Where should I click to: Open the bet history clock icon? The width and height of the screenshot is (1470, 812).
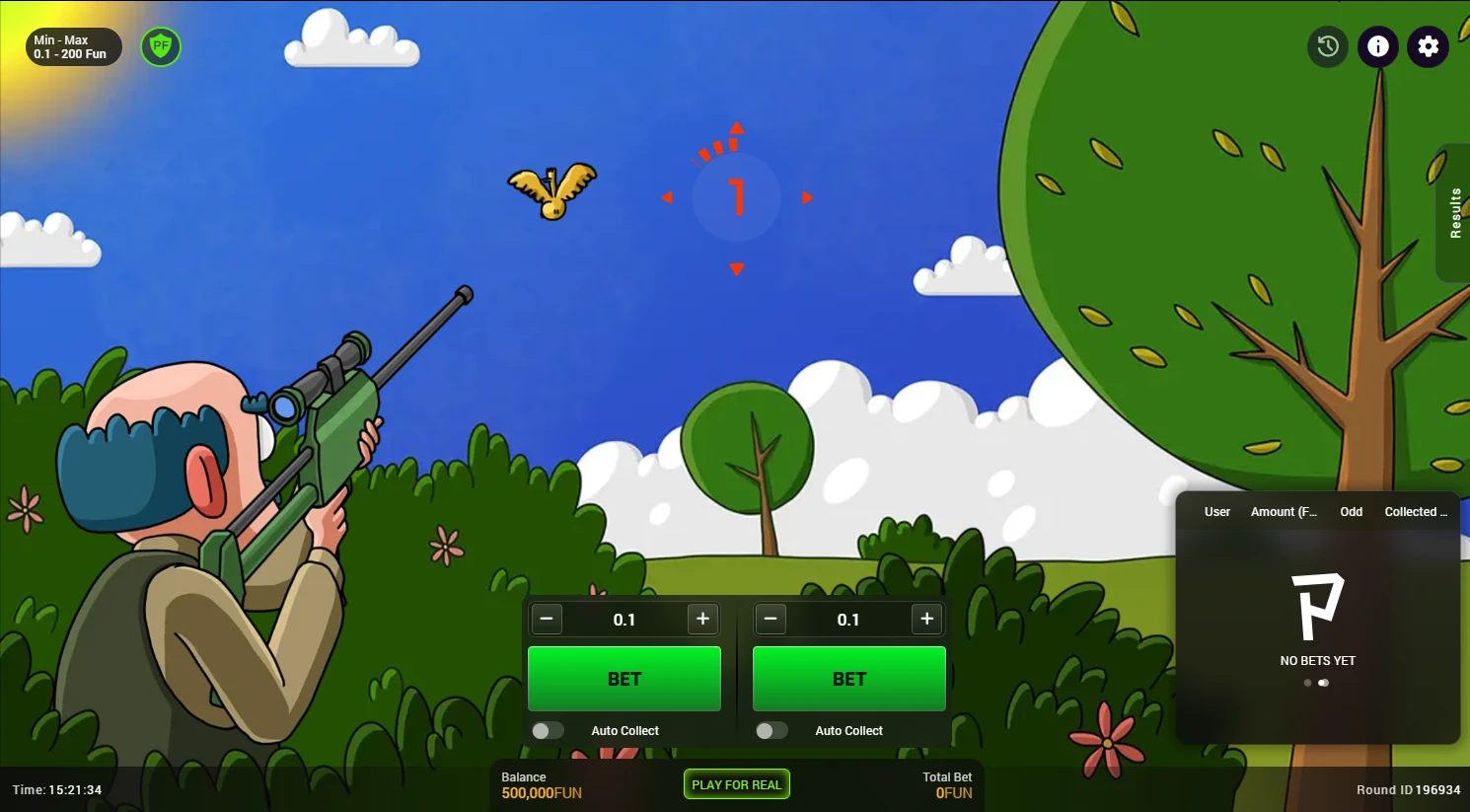pos(1328,46)
